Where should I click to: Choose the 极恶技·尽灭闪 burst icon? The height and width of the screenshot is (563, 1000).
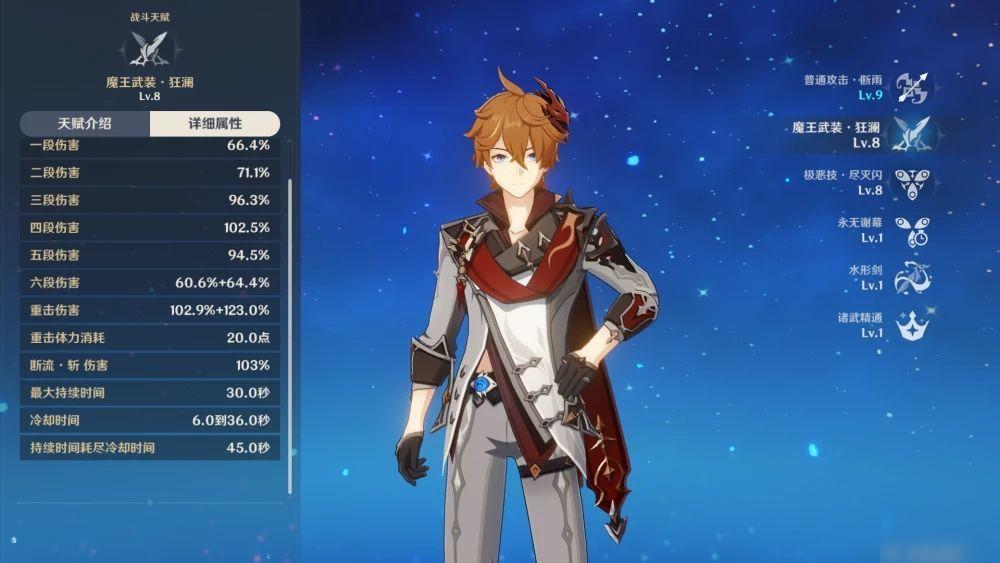coord(911,183)
